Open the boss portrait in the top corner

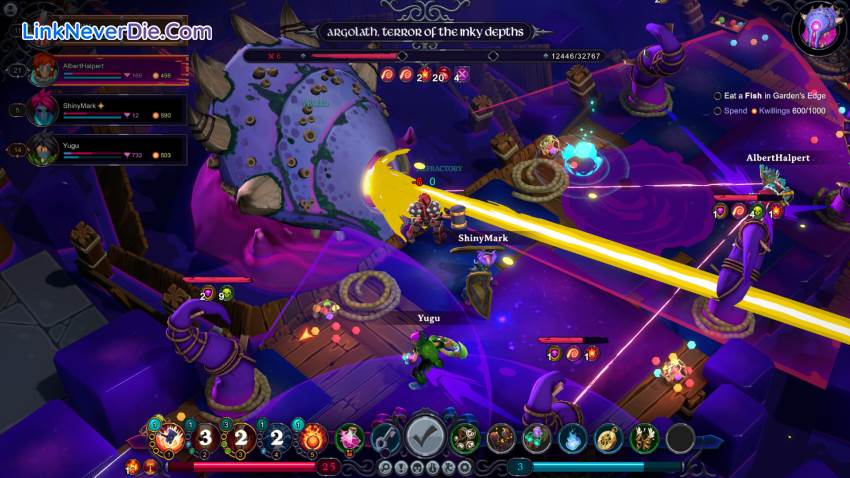(820, 27)
